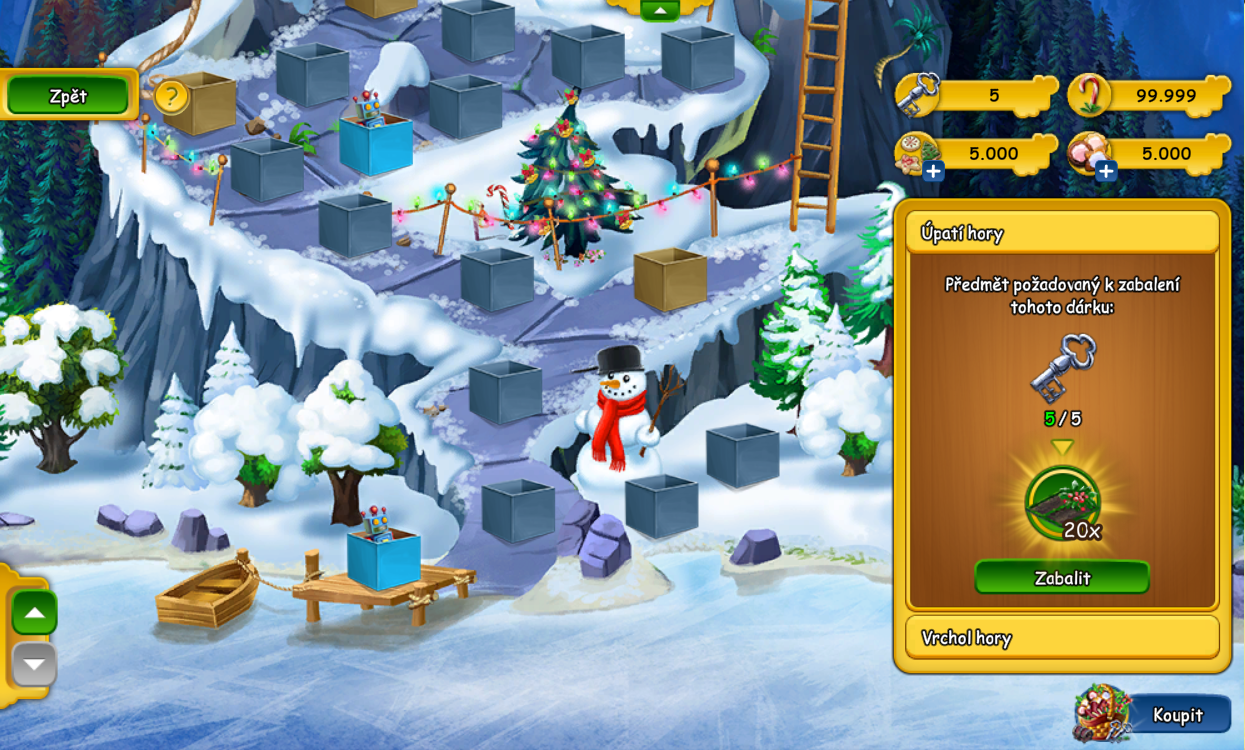Select the blue robot gift near lights
1245x750 pixels.
pyautogui.click(x=375, y=140)
